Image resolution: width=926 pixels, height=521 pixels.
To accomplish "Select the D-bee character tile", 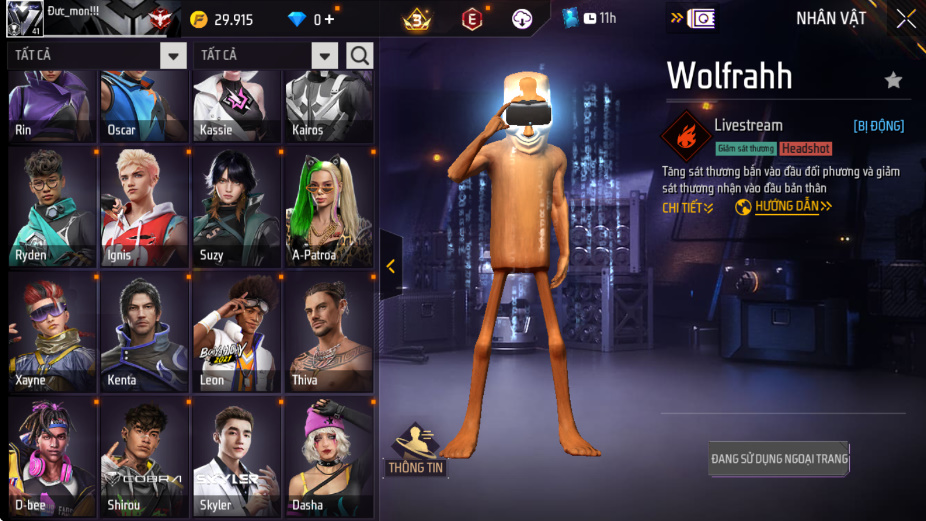I will point(53,456).
